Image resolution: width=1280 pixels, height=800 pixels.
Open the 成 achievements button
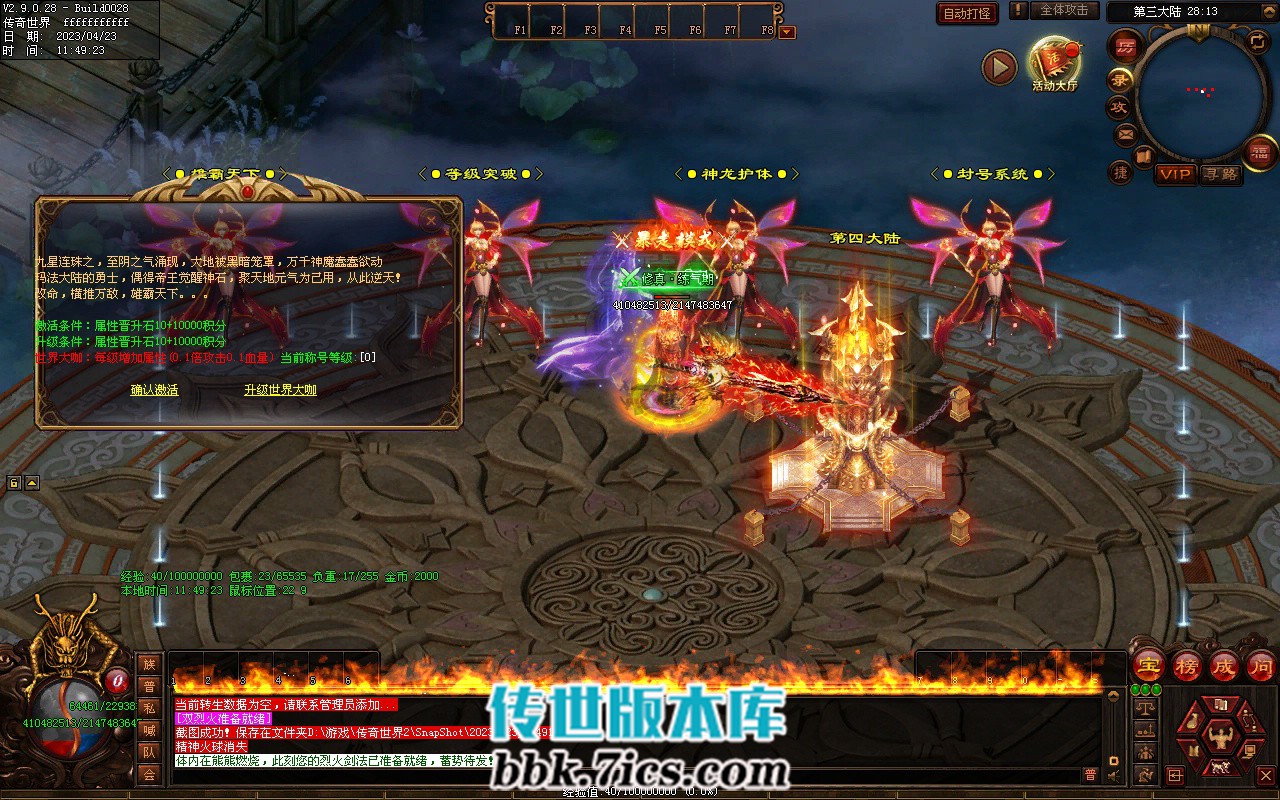(1224, 665)
